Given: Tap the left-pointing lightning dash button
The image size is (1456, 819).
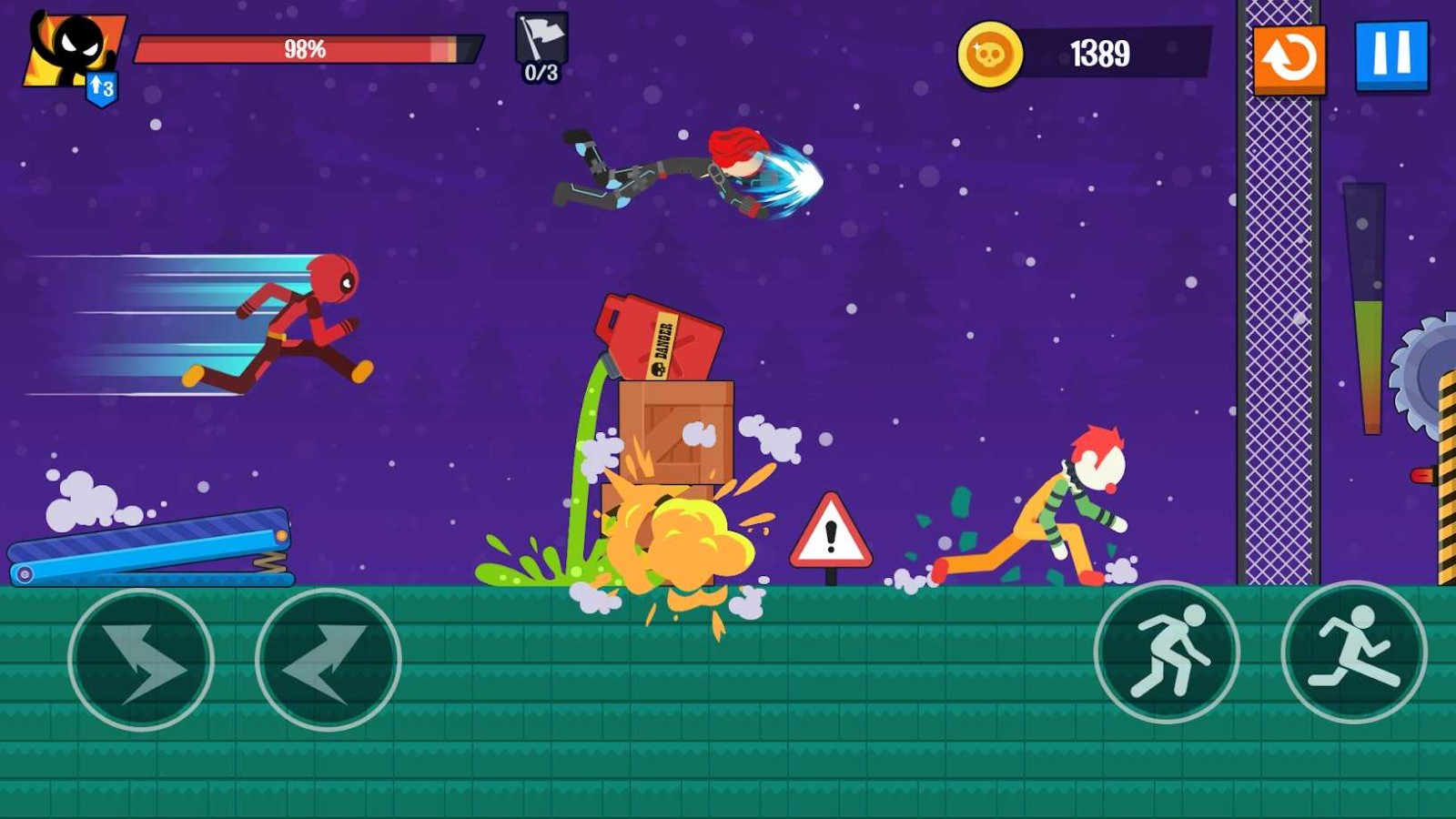Looking at the screenshot, I should click(328, 659).
